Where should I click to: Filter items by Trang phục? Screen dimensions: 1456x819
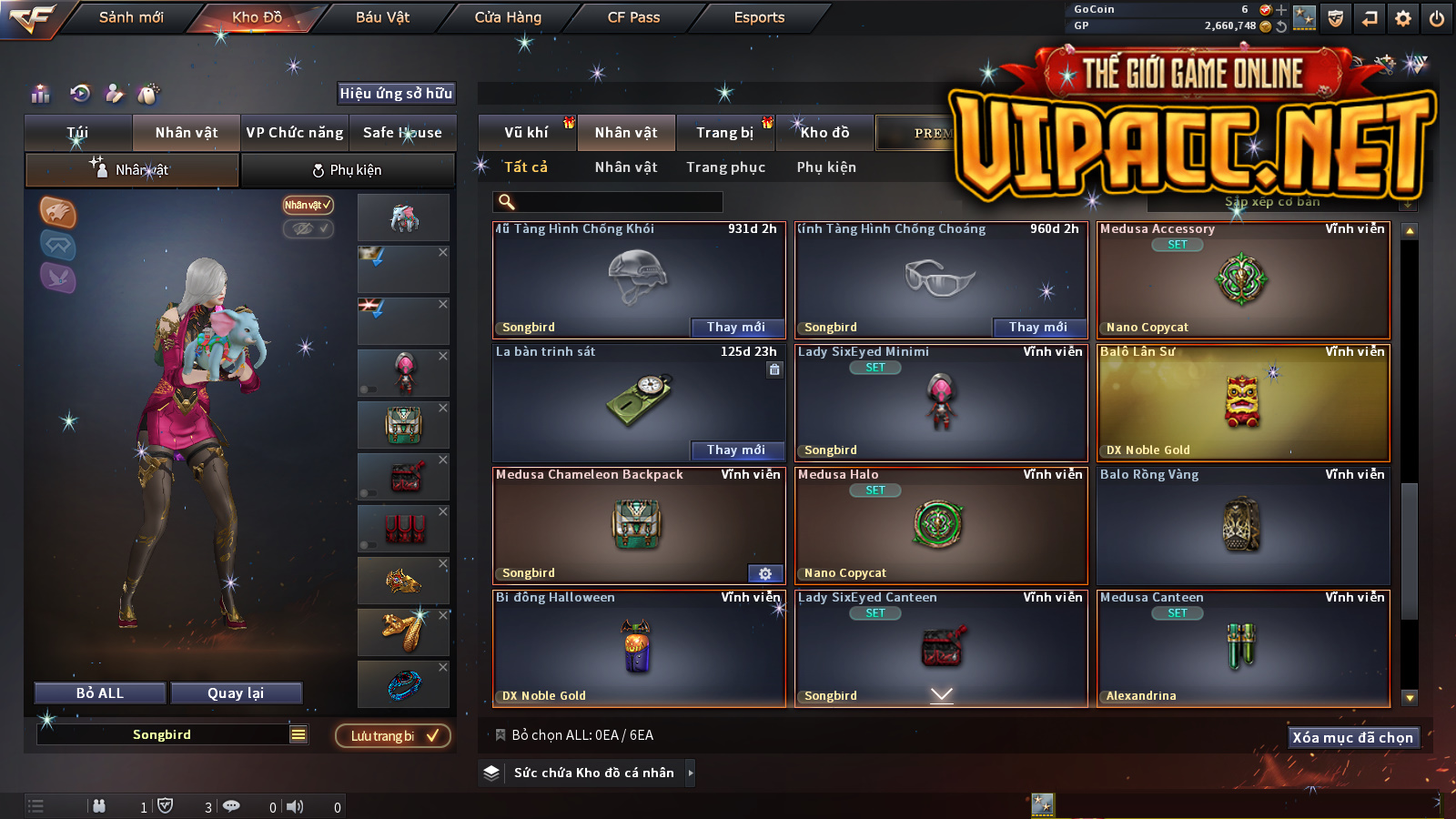(725, 167)
